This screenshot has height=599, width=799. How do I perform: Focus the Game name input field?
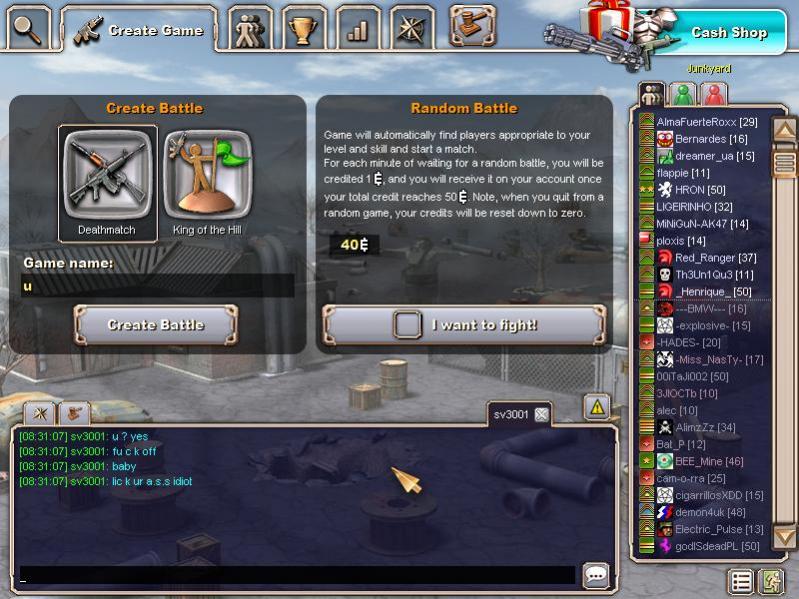click(158, 286)
